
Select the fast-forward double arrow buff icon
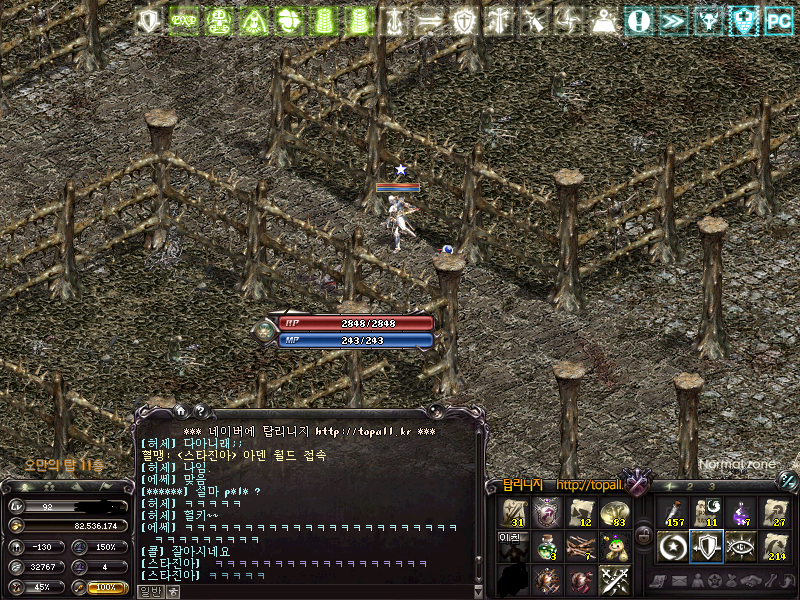[674, 20]
